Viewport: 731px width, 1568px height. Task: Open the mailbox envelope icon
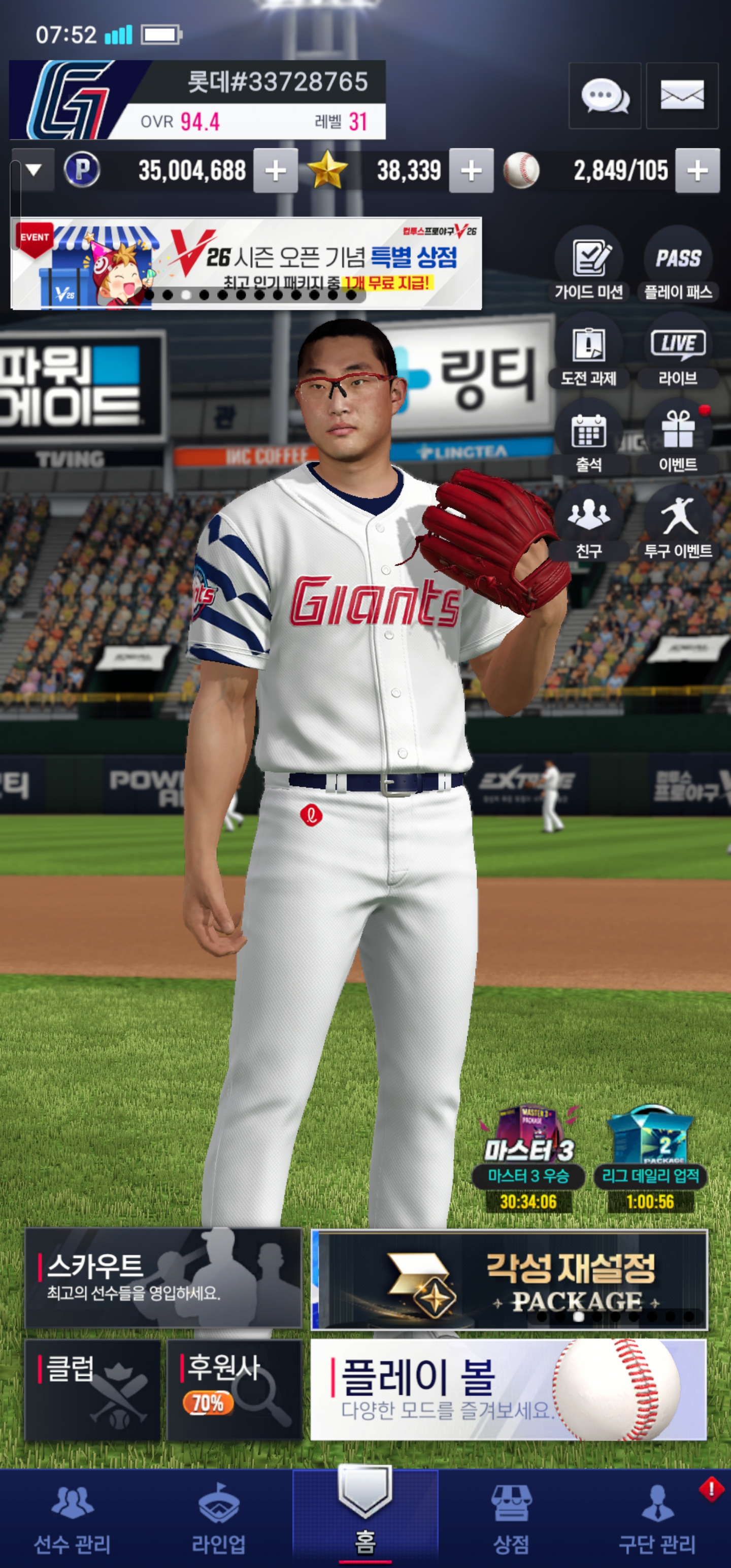682,96
